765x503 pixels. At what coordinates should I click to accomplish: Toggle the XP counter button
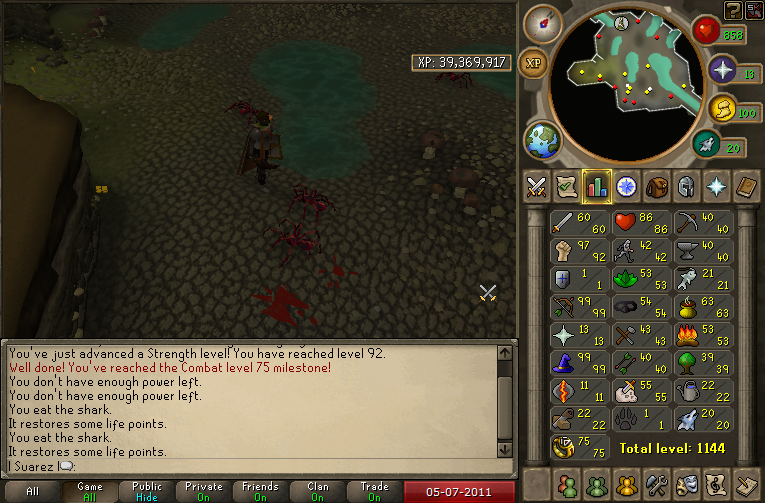pos(534,62)
